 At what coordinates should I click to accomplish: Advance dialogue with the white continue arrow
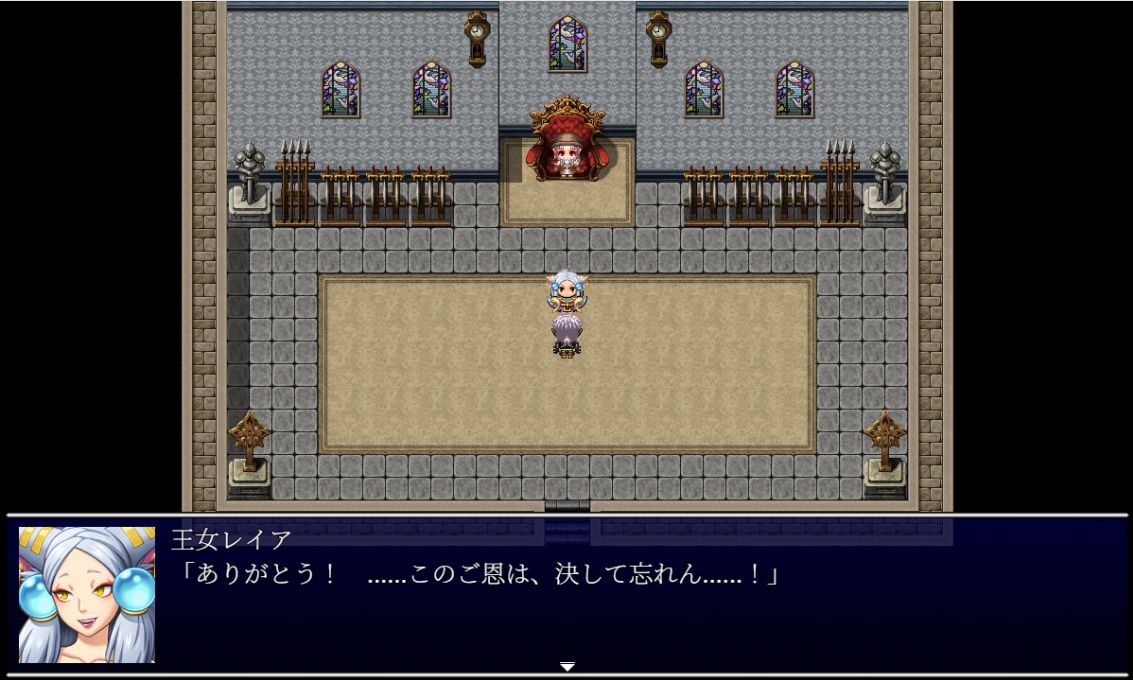click(567, 666)
